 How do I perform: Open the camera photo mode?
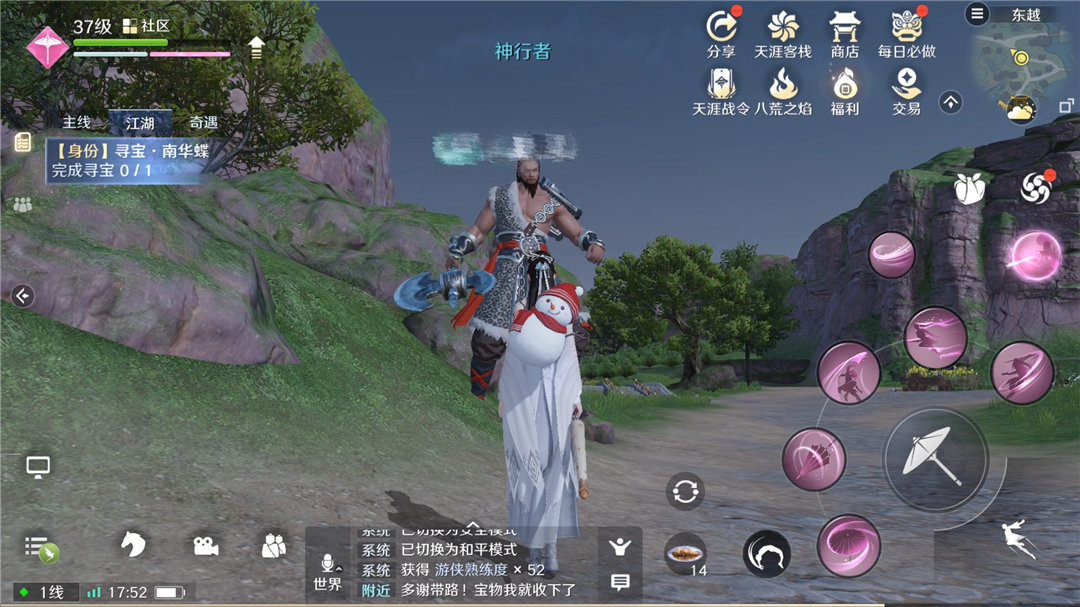click(206, 545)
